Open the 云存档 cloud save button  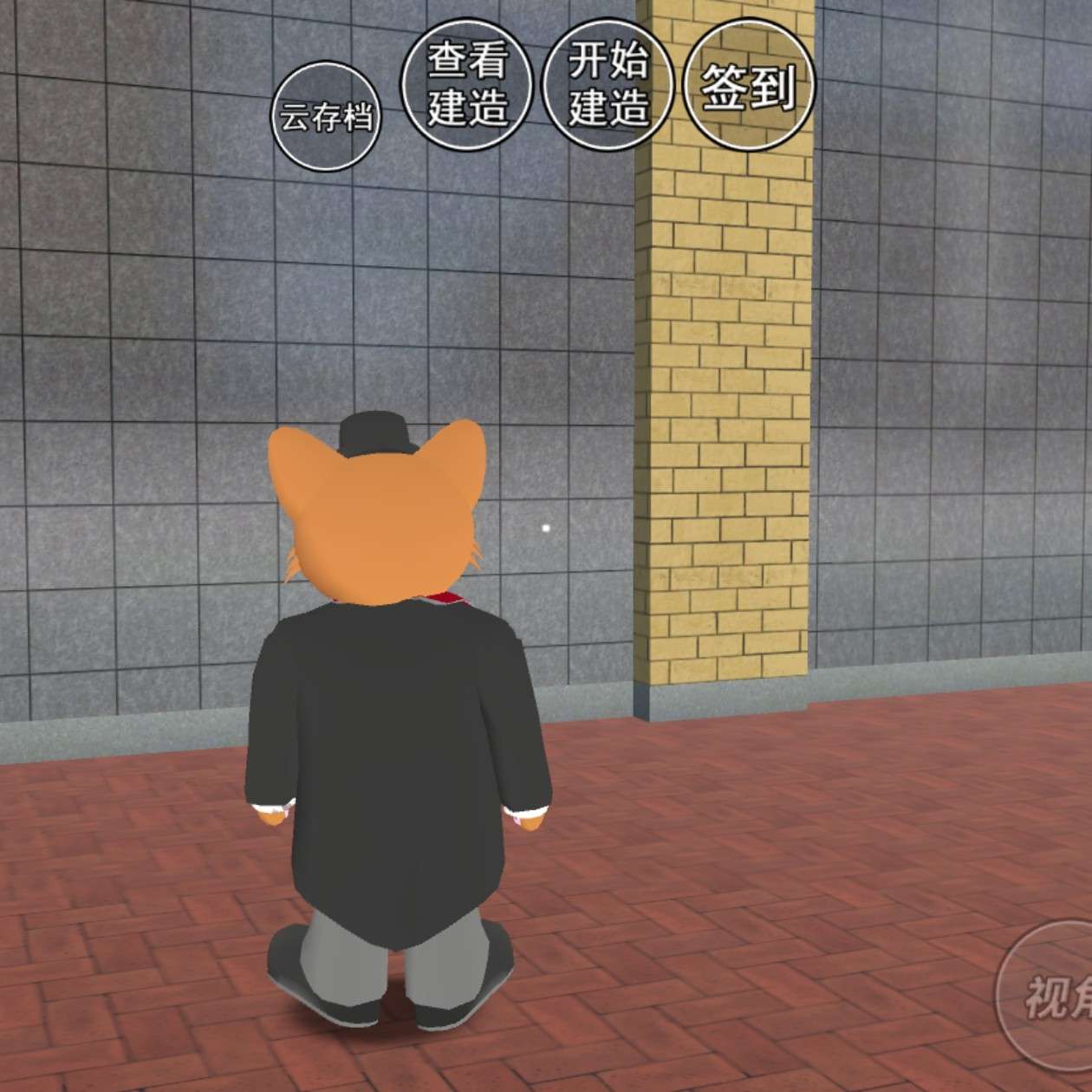pos(326,116)
